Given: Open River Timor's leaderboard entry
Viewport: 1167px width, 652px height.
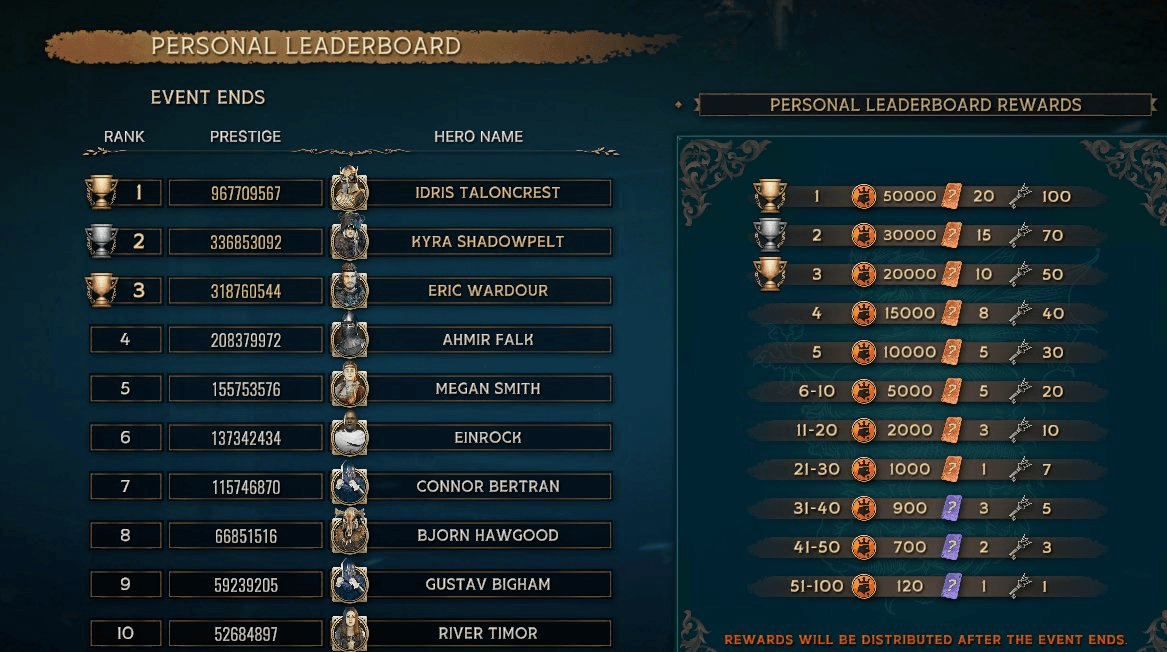Looking at the screenshot, I should point(487,634).
